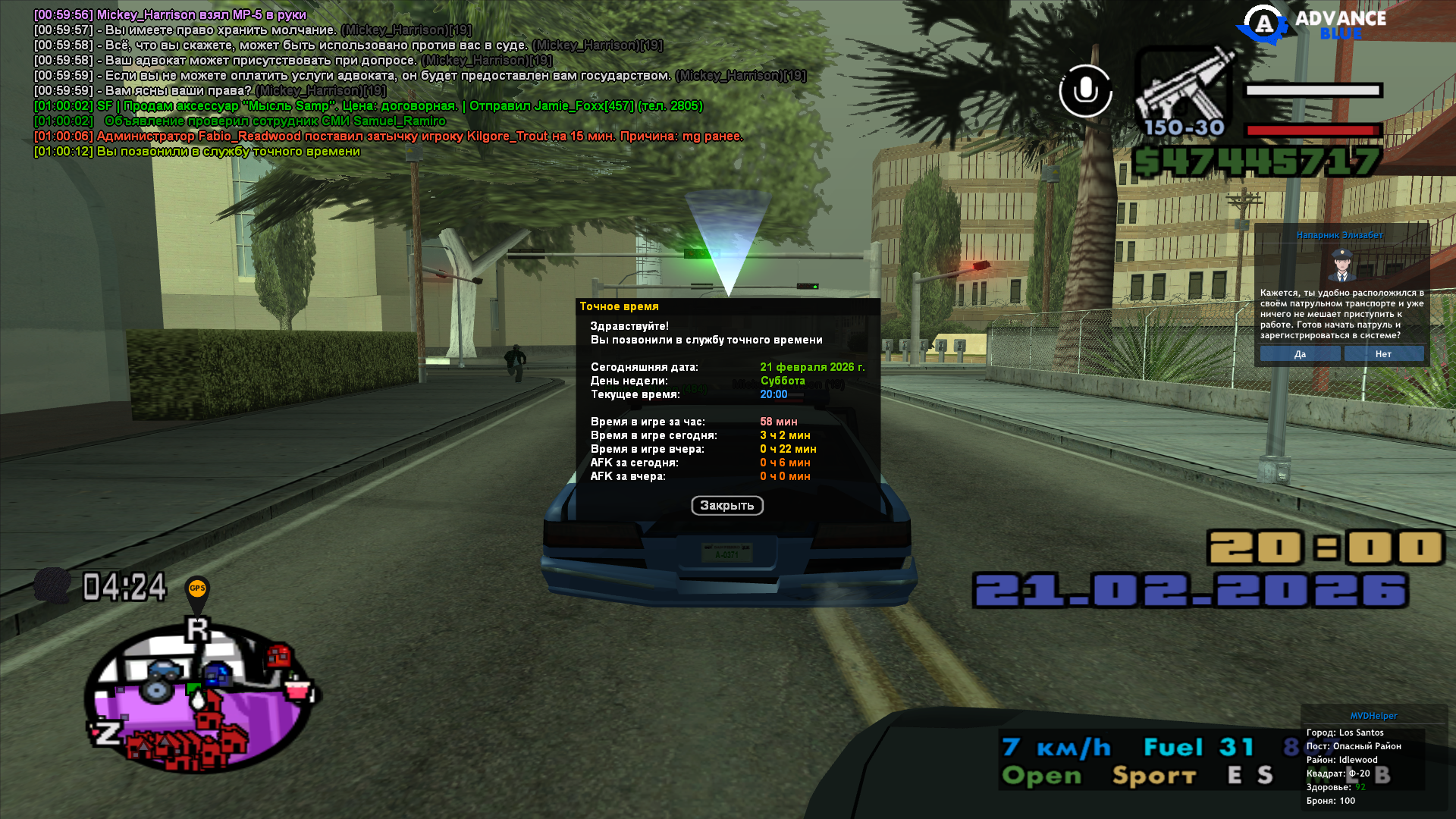Answer Да to partner Elizabeth's patrol prompt
The height and width of the screenshot is (819, 1456).
1300,354
